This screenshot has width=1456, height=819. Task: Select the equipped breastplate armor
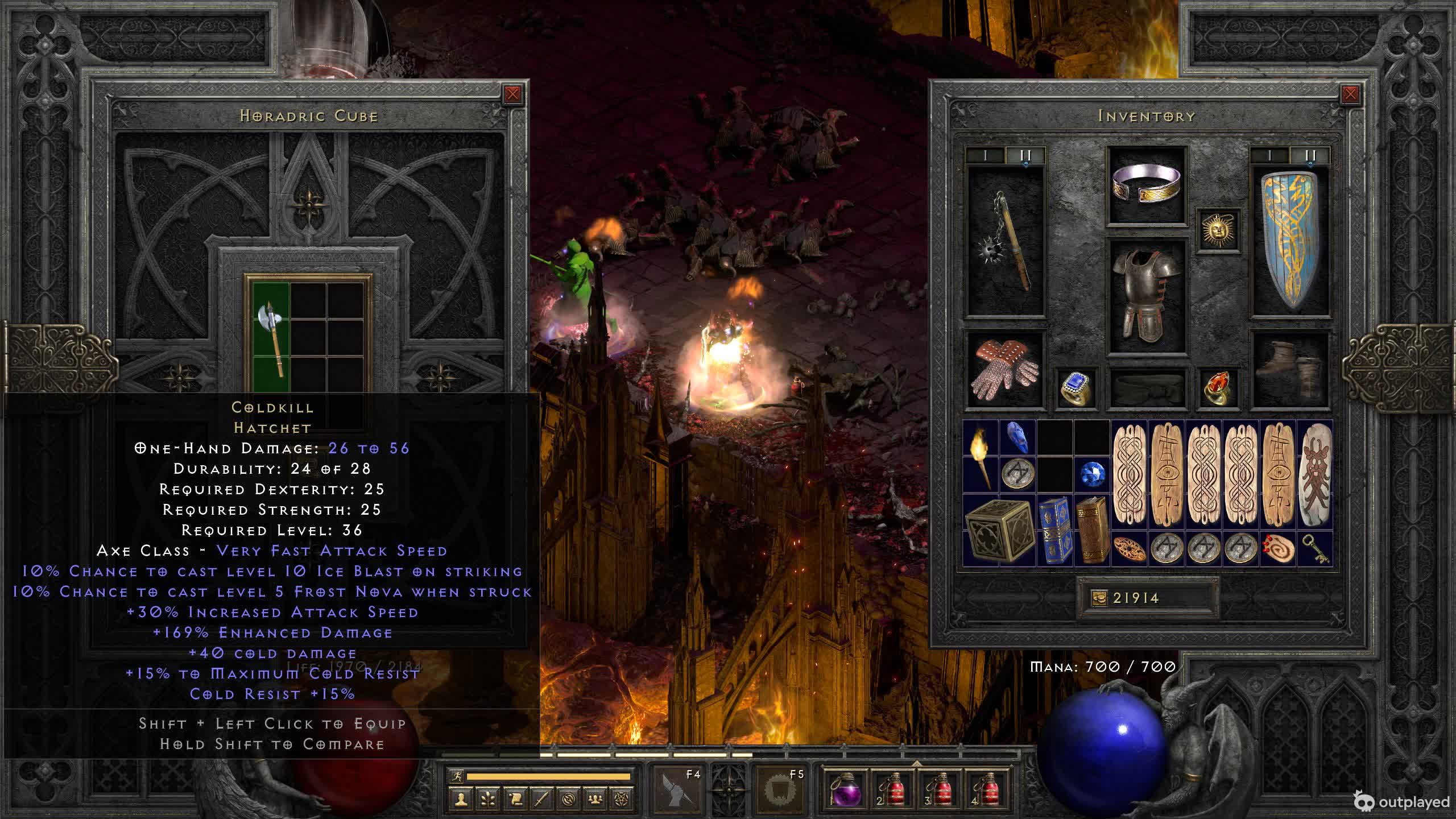(1147, 296)
